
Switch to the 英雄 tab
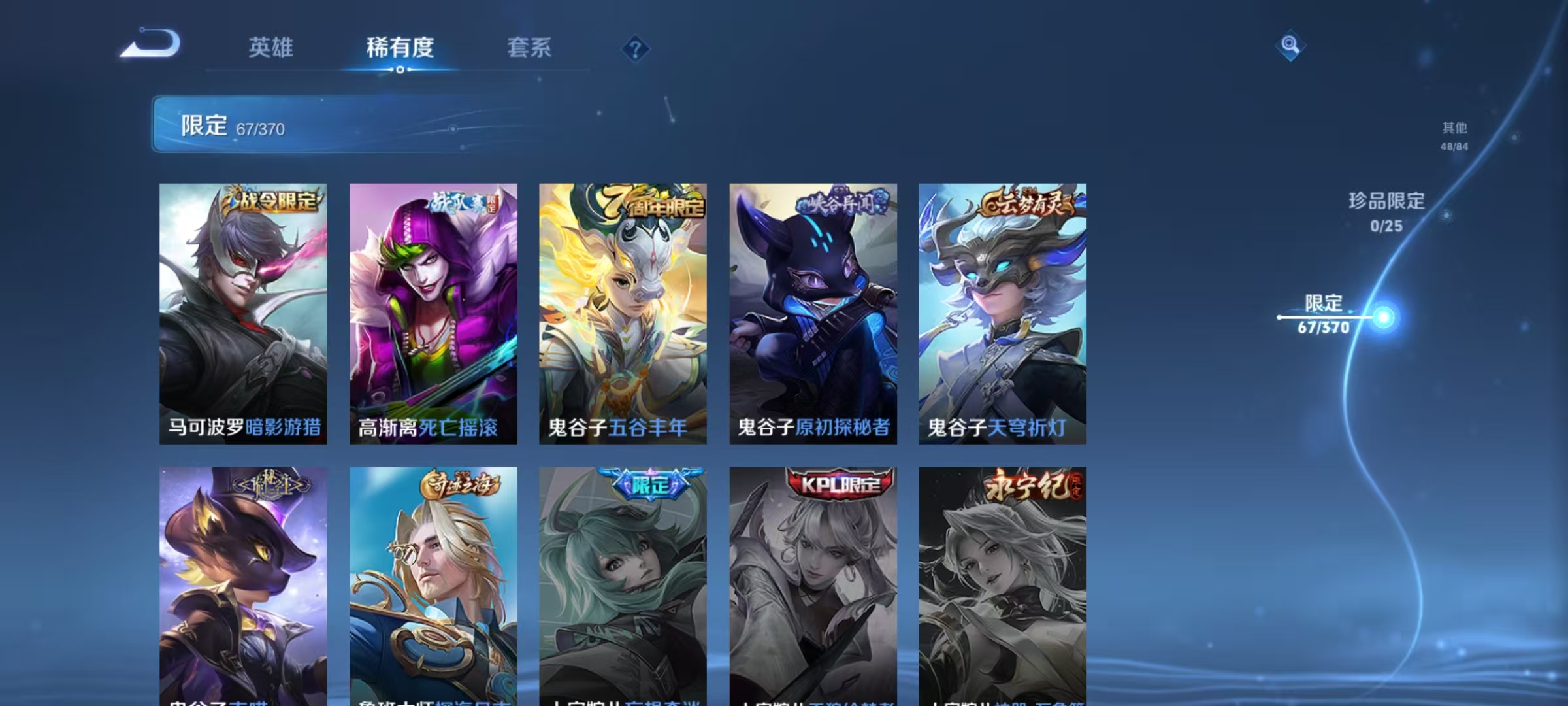coord(270,48)
